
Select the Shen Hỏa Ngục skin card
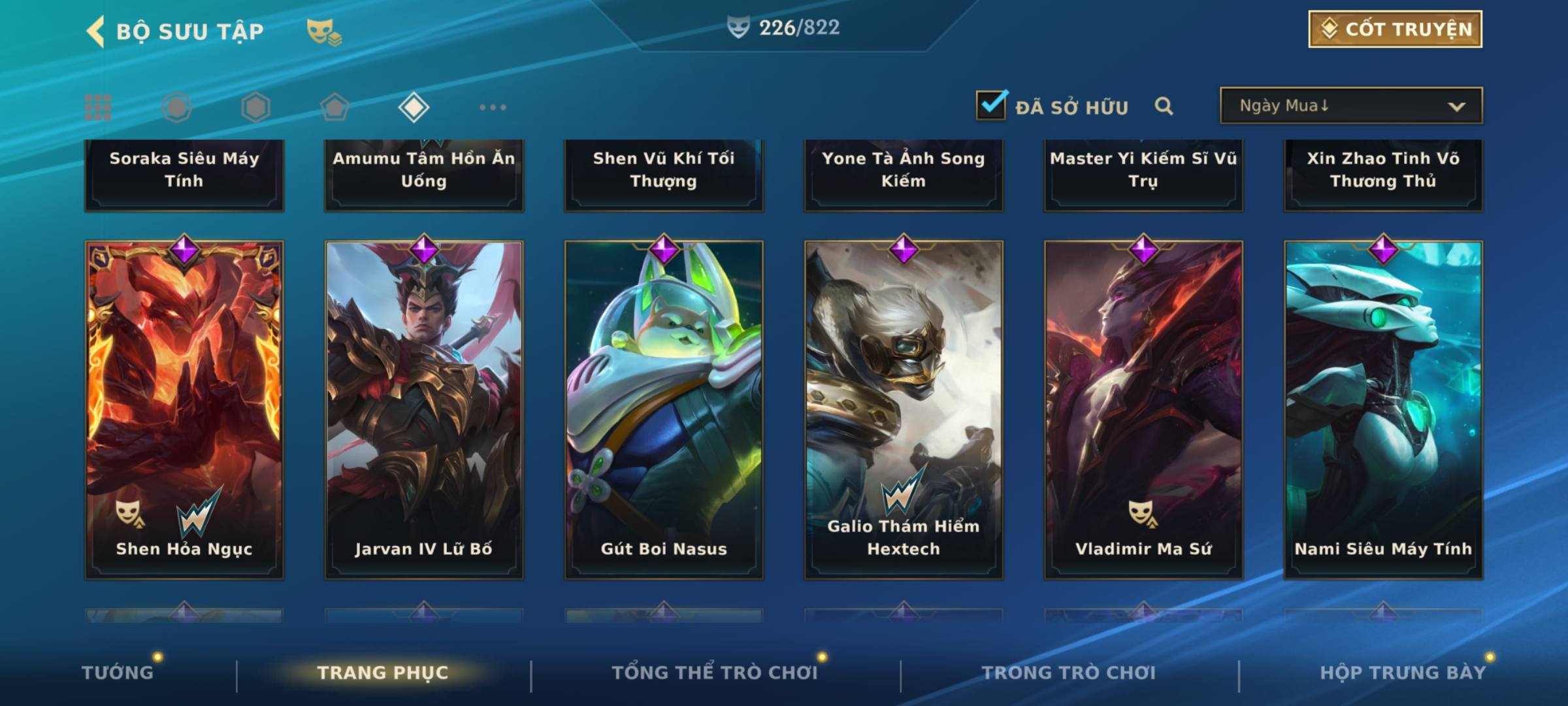tap(184, 409)
